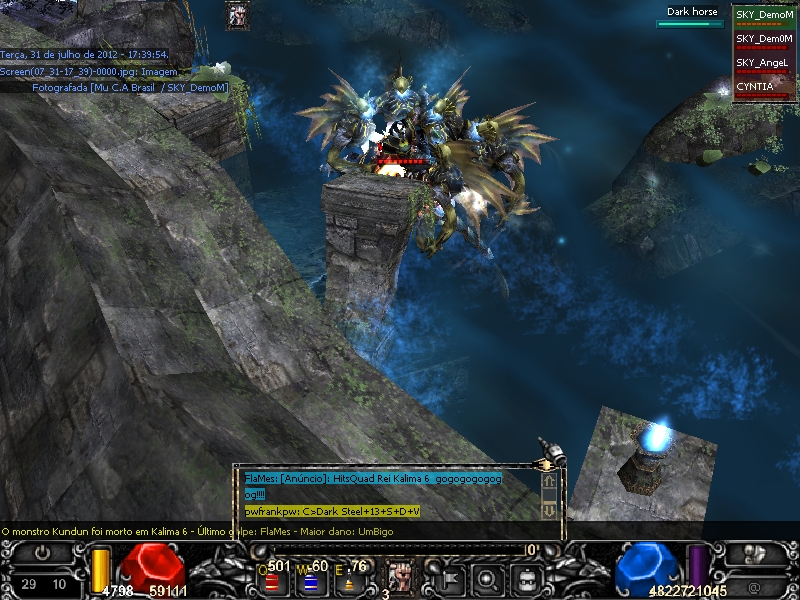This screenshot has height=600, width=800.
Task: Open the flag menu button
Action: [x=449, y=577]
